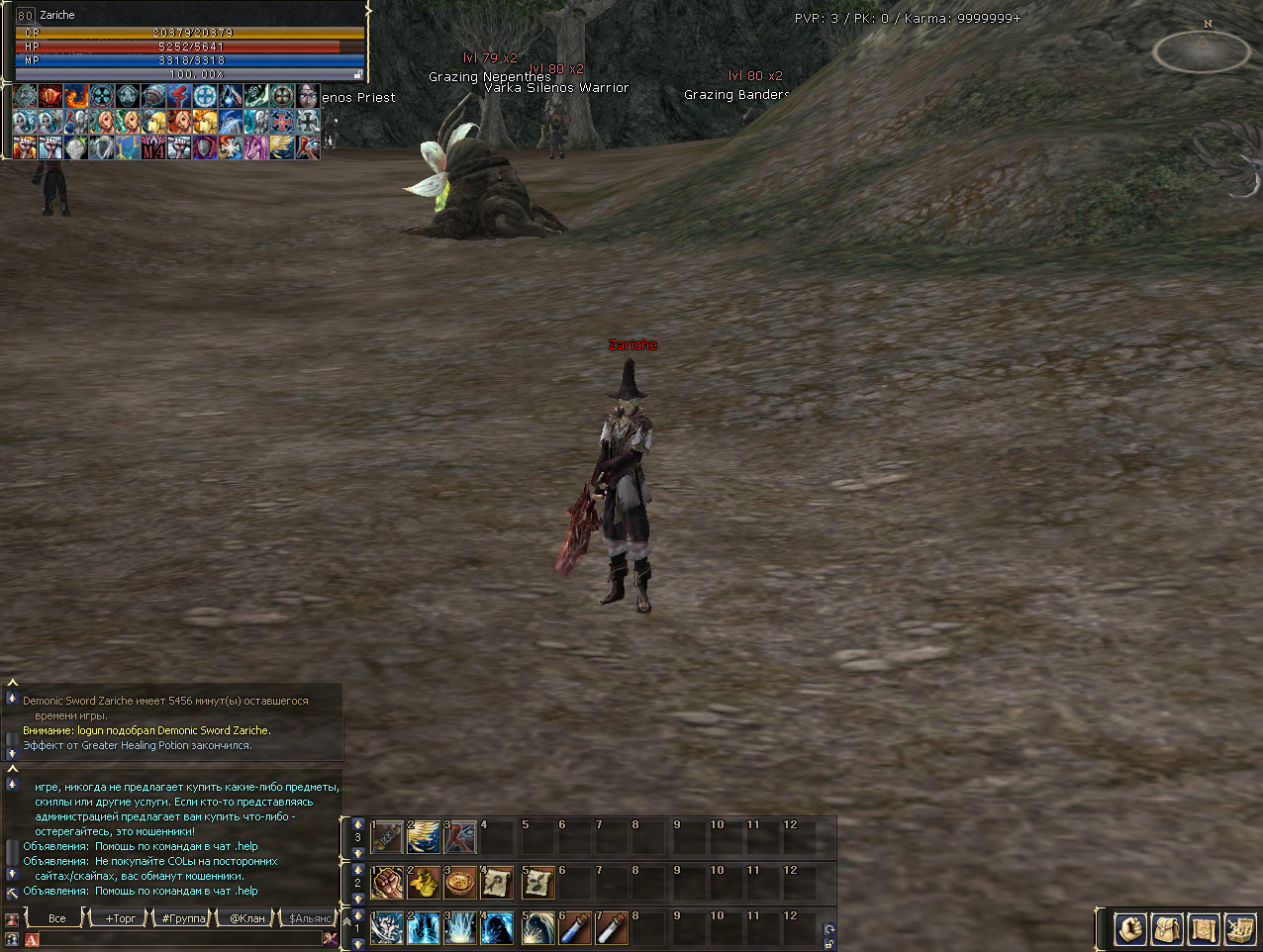The width and height of the screenshot is (1263, 952).
Task: Use the rolled scroll in hotbar 3 slot 1
Action: pos(387,837)
